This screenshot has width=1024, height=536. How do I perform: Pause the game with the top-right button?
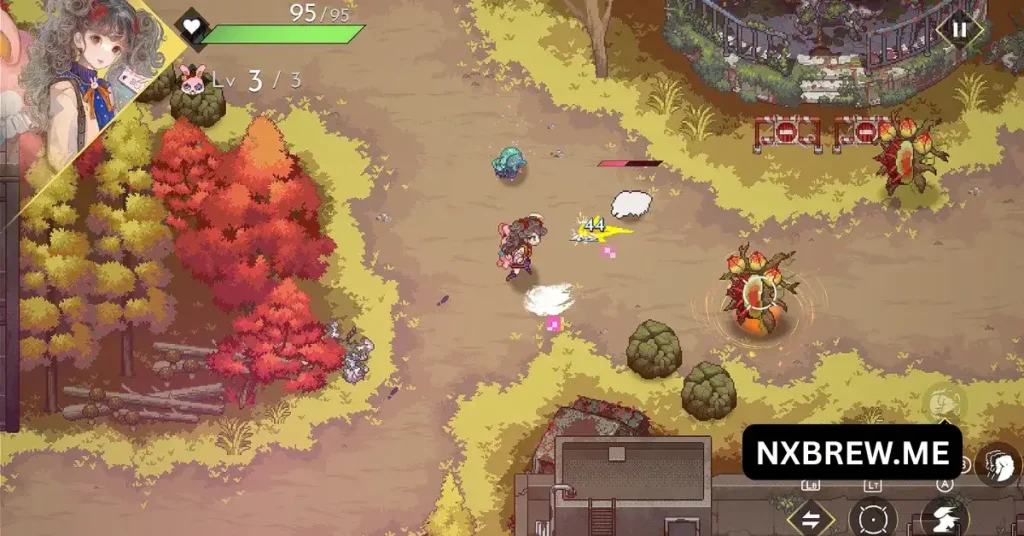(958, 30)
